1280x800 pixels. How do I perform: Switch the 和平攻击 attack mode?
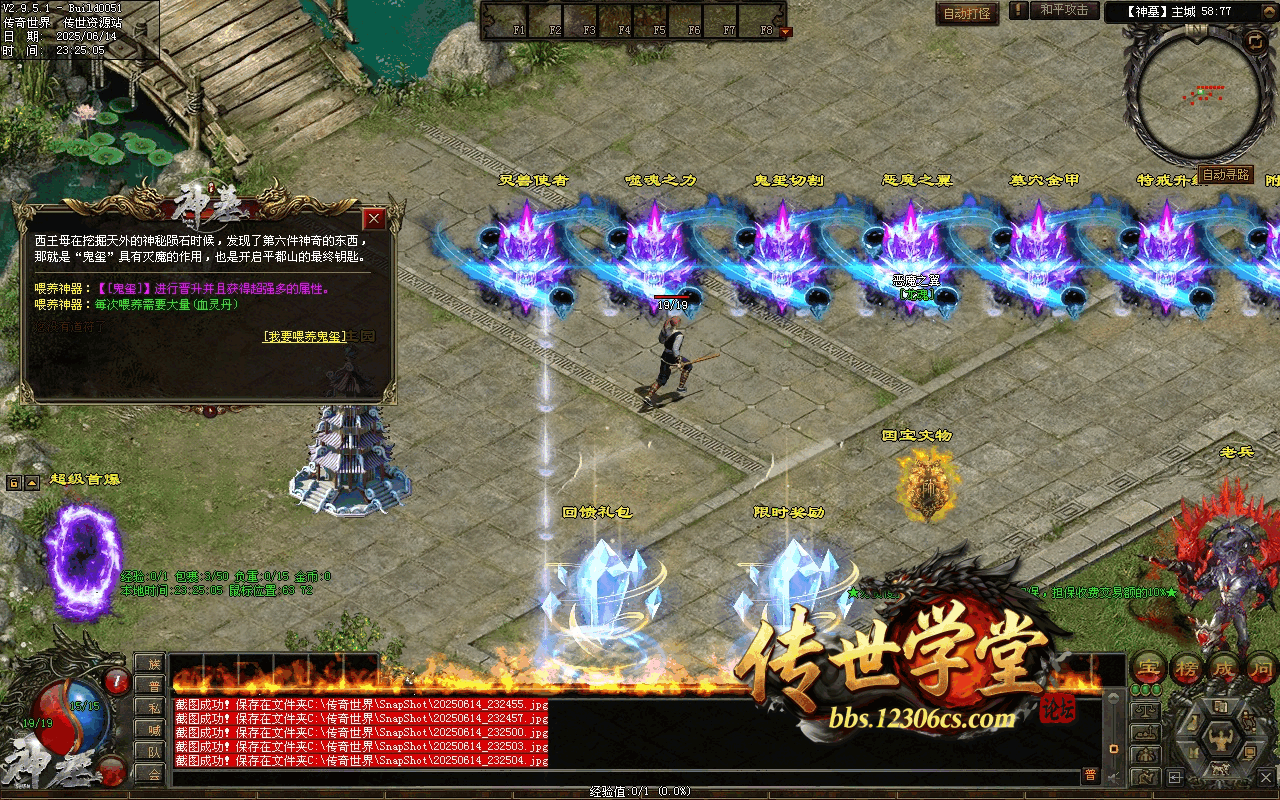pyautogui.click(x=1063, y=10)
